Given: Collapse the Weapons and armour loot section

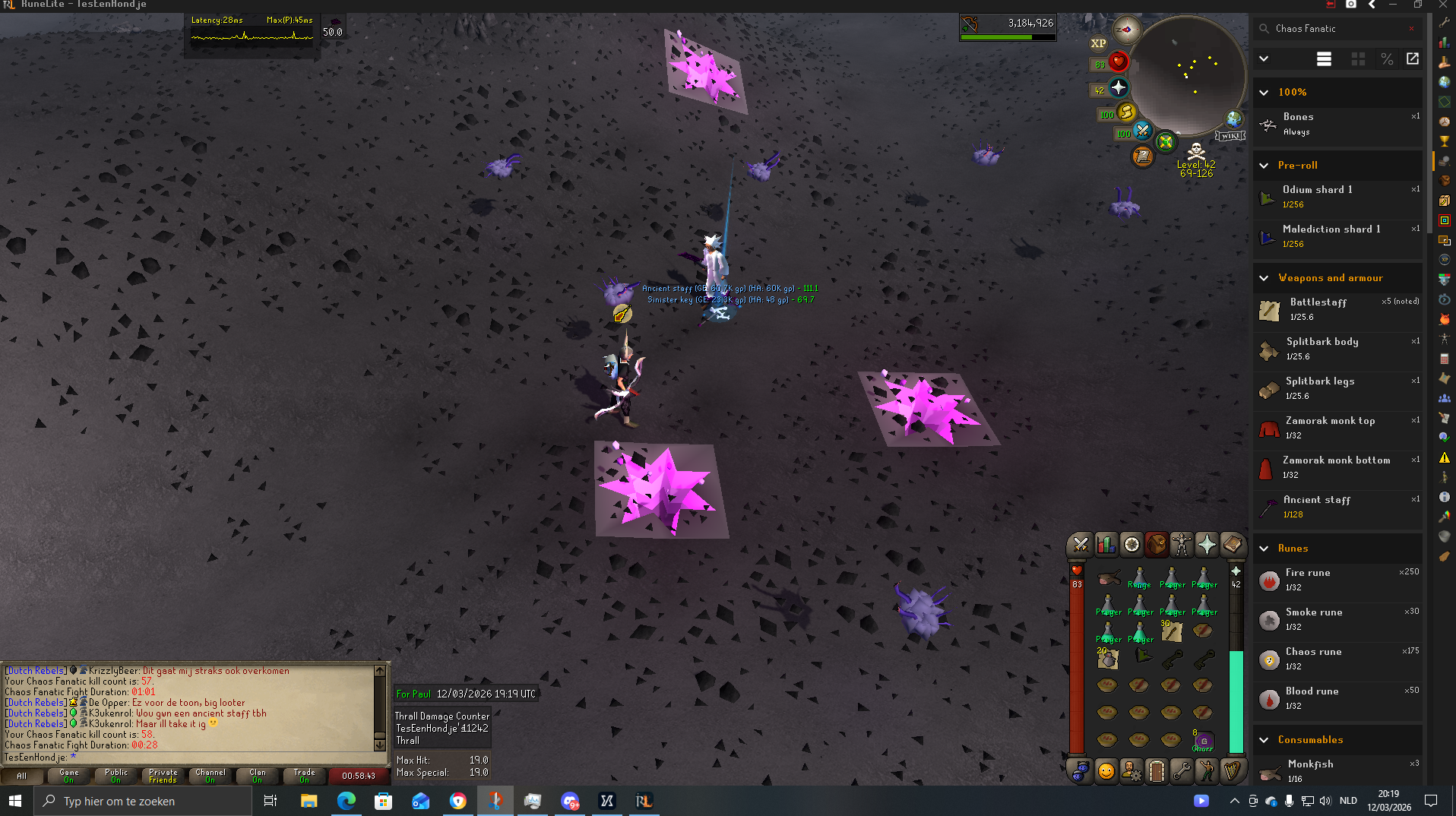Looking at the screenshot, I should click(x=1264, y=278).
